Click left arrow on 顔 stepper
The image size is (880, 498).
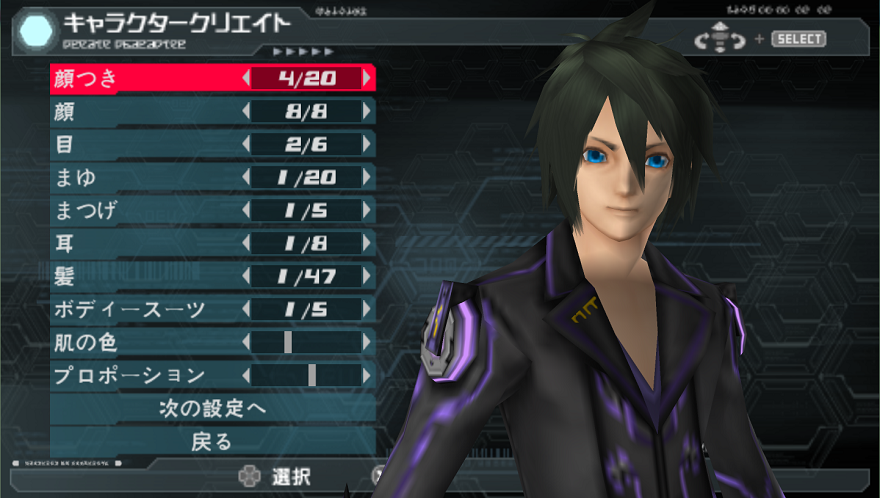246,111
